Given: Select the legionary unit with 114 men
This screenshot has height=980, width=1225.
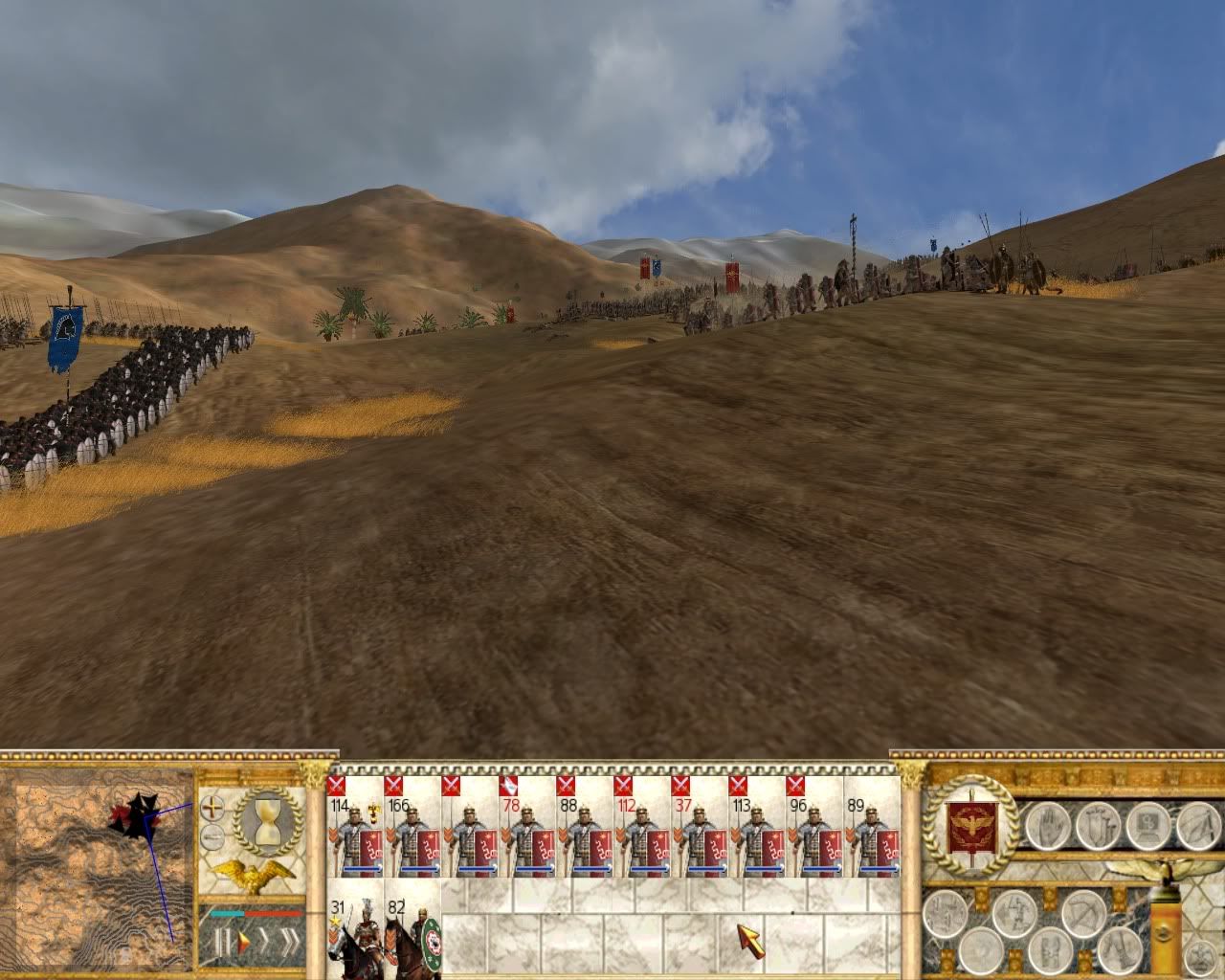Looking at the screenshot, I should (355, 835).
